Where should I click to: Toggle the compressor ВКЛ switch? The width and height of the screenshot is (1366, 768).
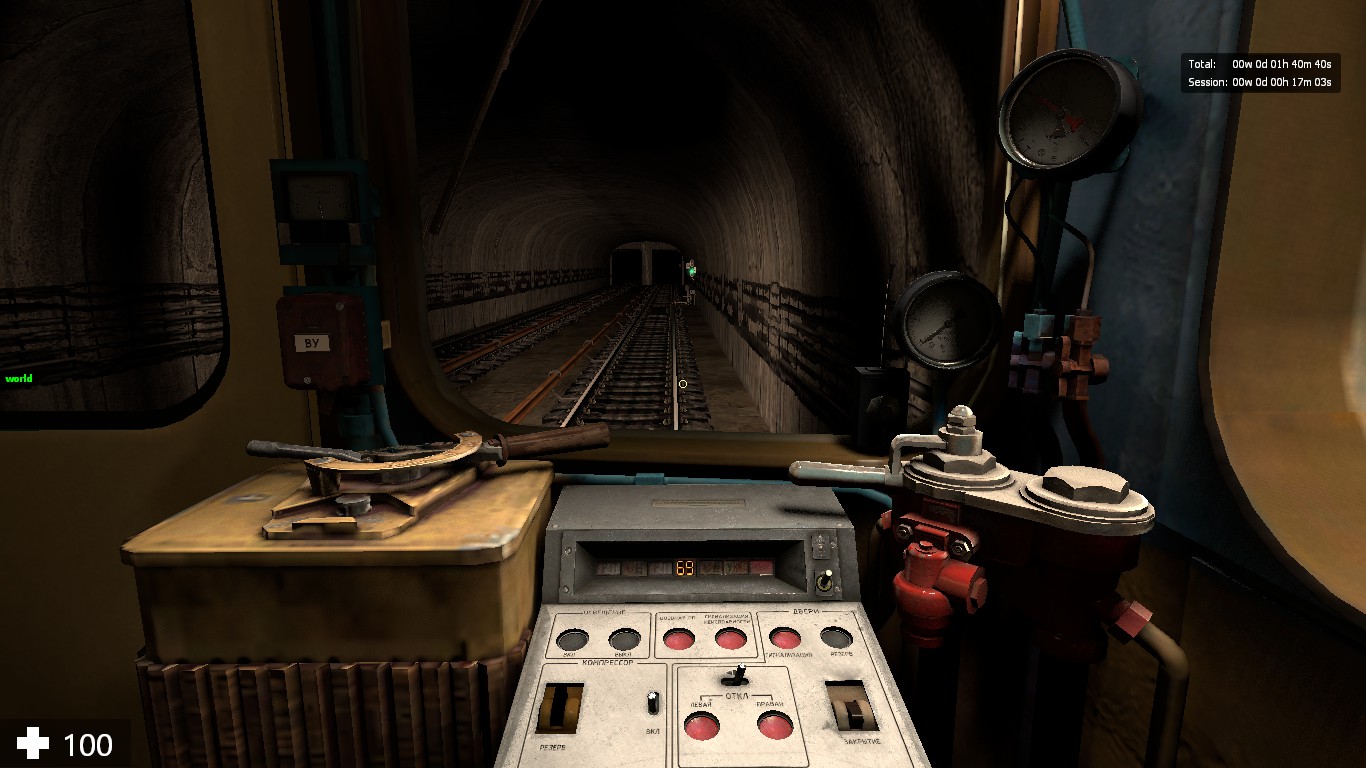tap(653, 702)
